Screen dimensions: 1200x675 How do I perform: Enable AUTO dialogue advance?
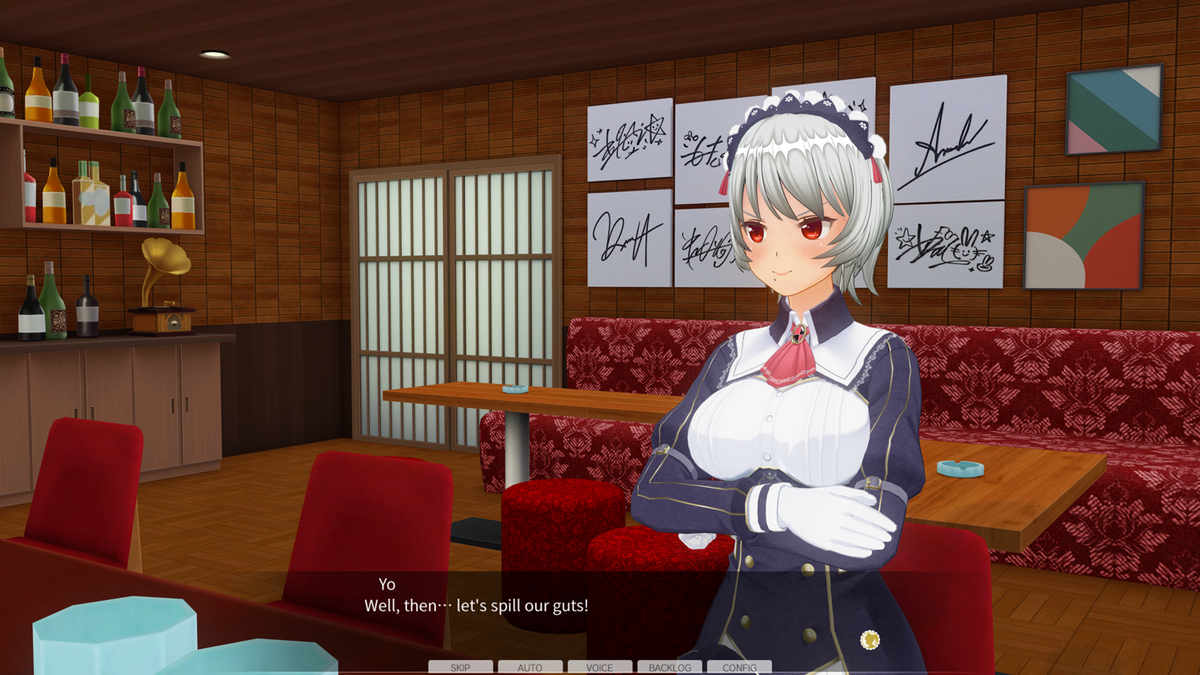coord(530,667)
